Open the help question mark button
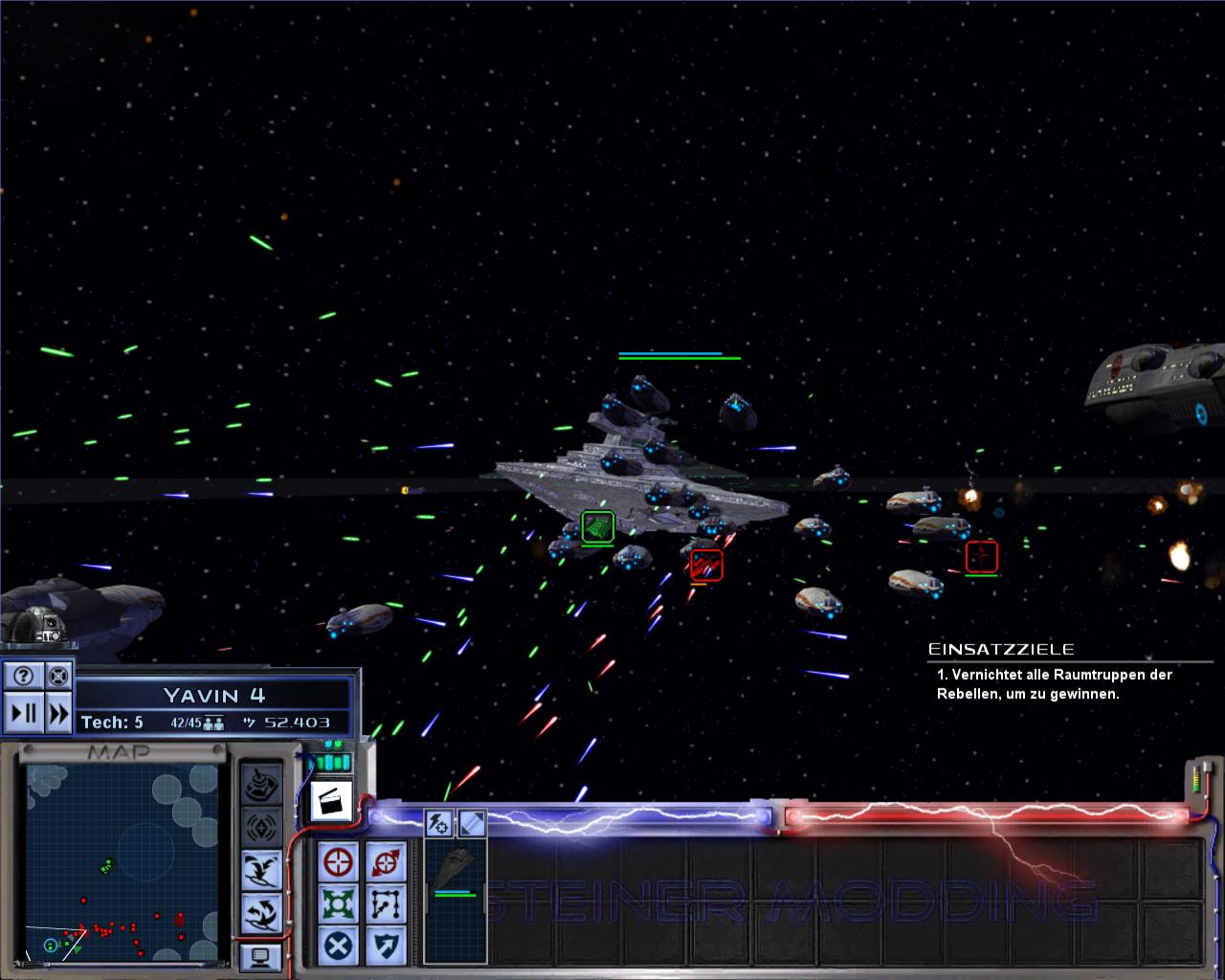Image resolution: width=1225 pixels, height=980 pixels. pos(23,677)
